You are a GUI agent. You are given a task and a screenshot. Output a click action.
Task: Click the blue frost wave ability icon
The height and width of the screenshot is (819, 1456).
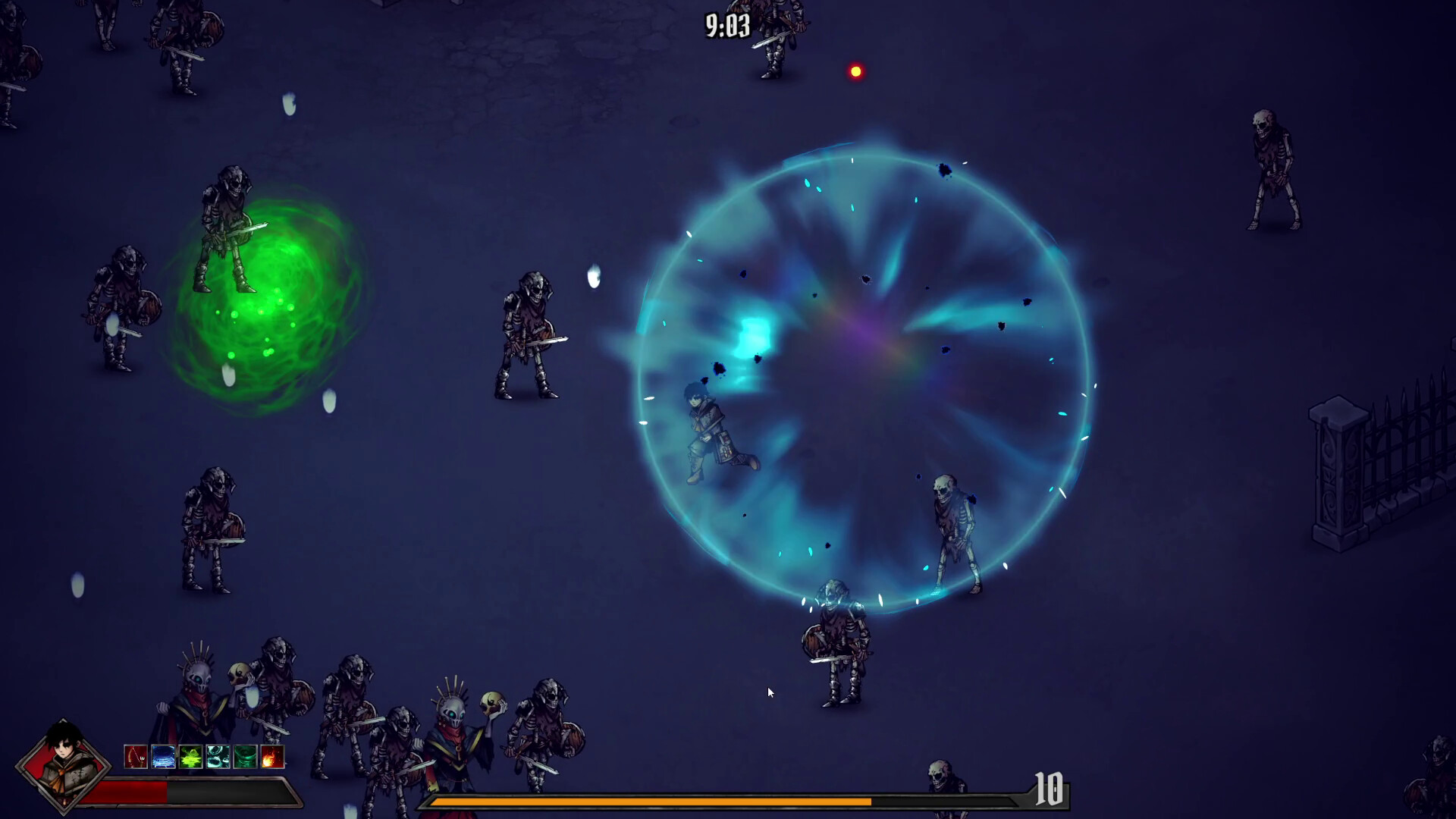point(163,757)
